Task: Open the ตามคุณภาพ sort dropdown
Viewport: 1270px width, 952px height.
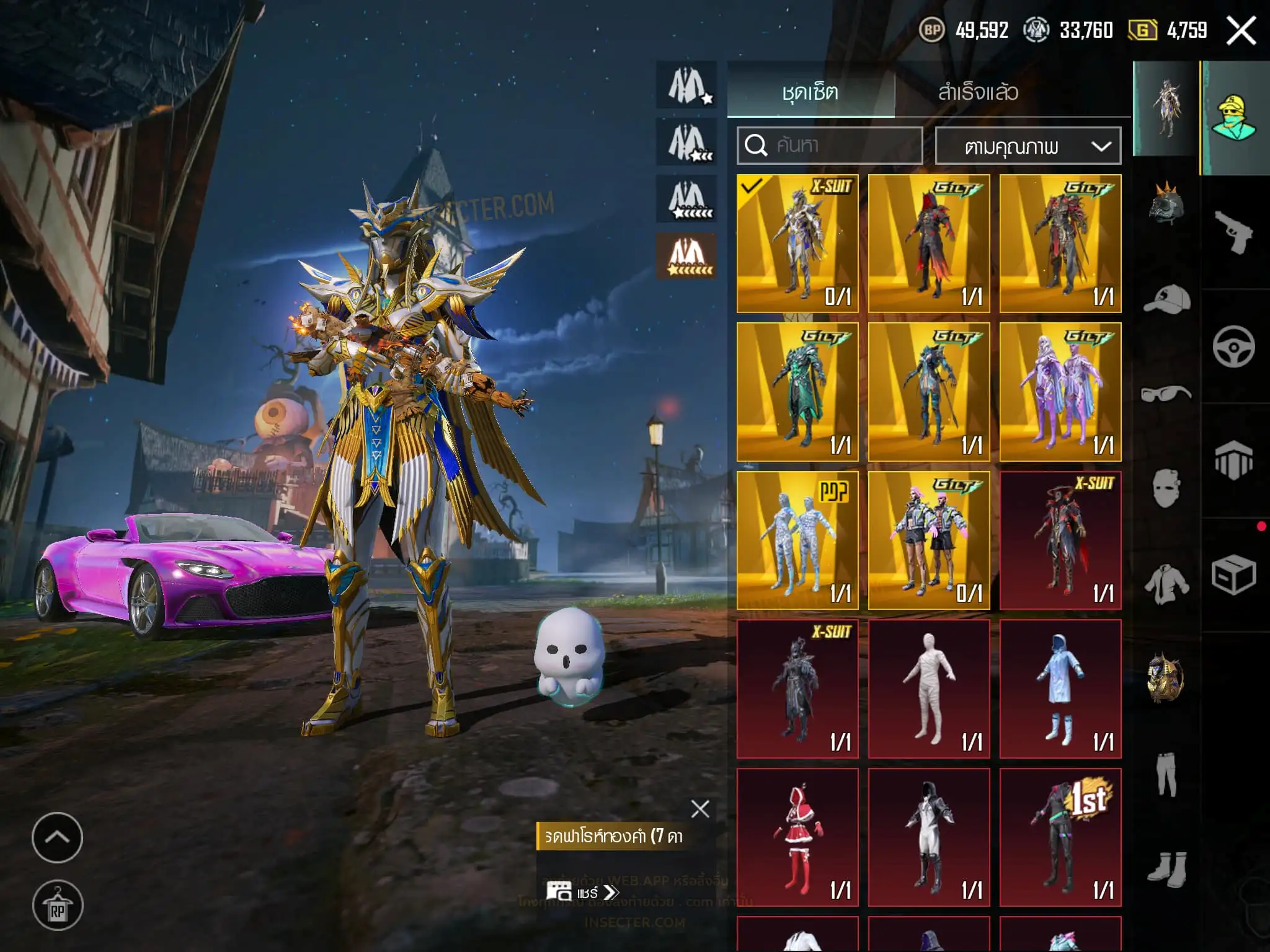Action: point(1028,146)
